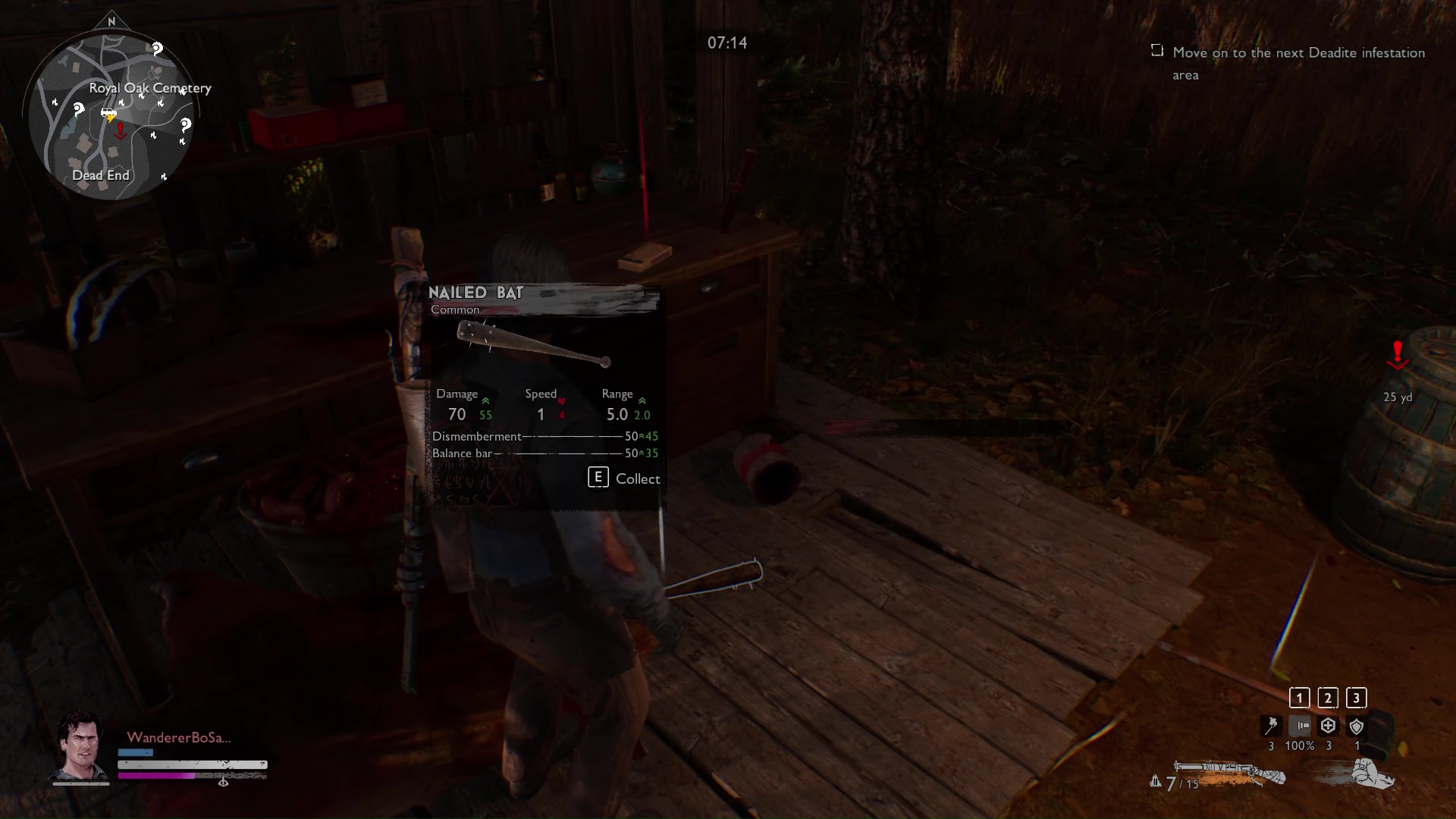The image size is (1456, 819).
Task: Click the shield amulet icon
Action: tap(1357, 726)
